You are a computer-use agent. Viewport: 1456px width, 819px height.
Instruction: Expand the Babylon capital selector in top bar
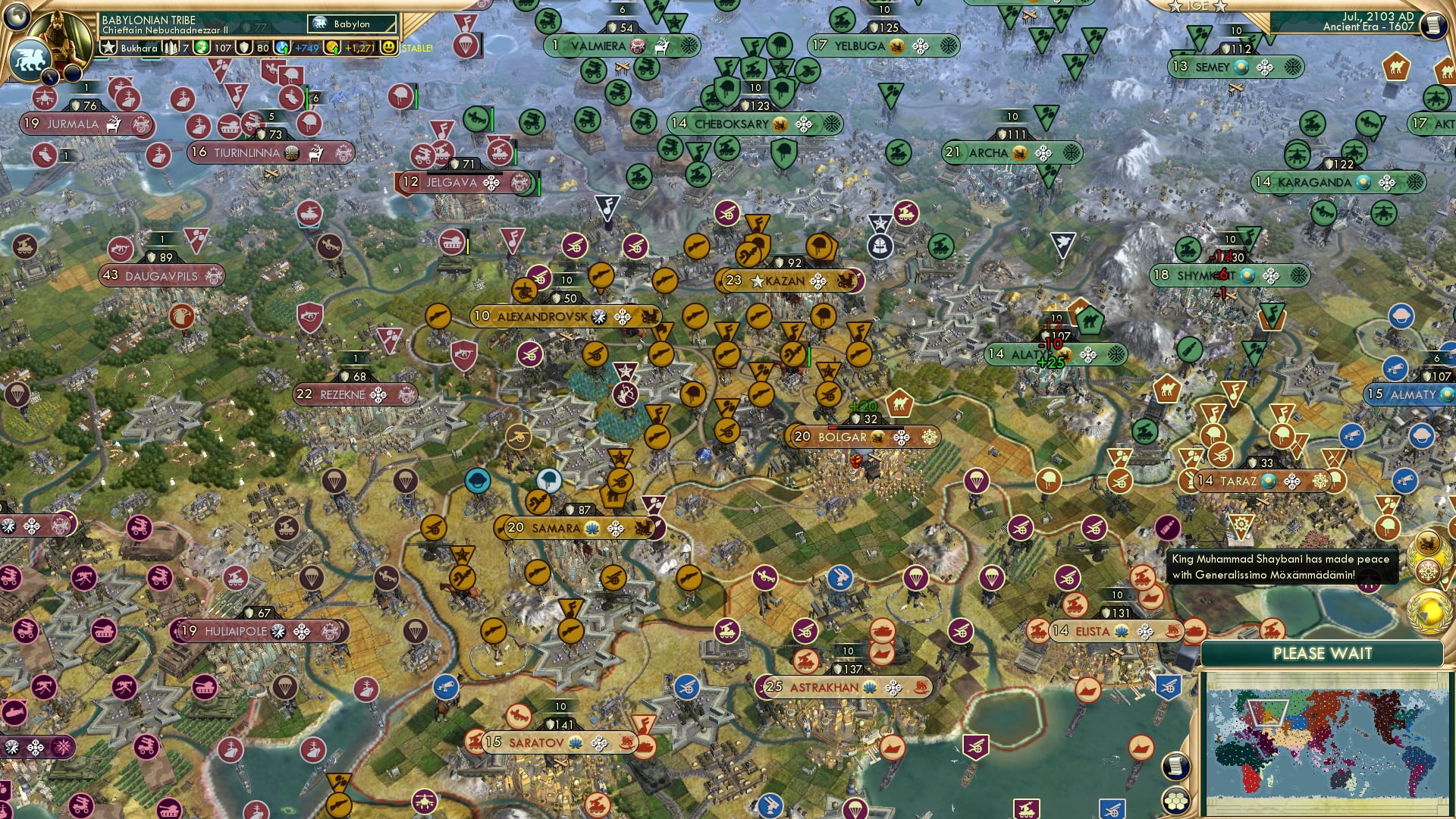click(x=350, y=24)
